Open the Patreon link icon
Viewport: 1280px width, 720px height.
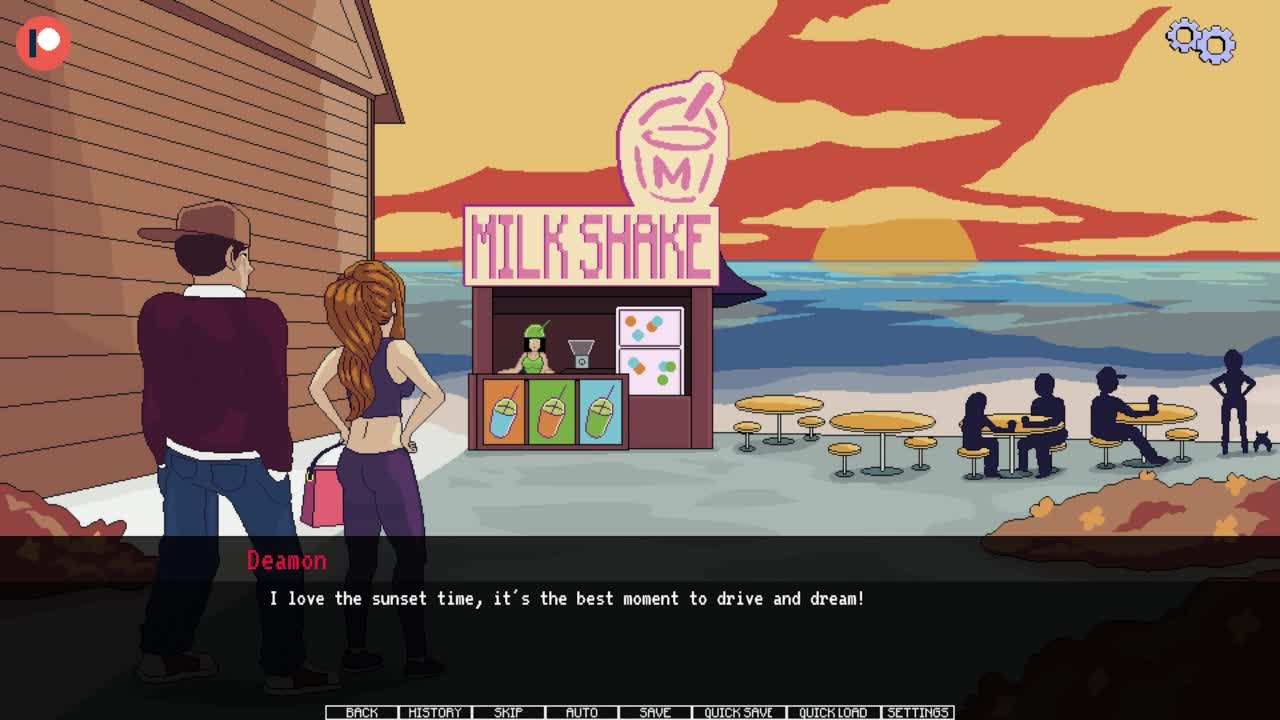[43, 42]
